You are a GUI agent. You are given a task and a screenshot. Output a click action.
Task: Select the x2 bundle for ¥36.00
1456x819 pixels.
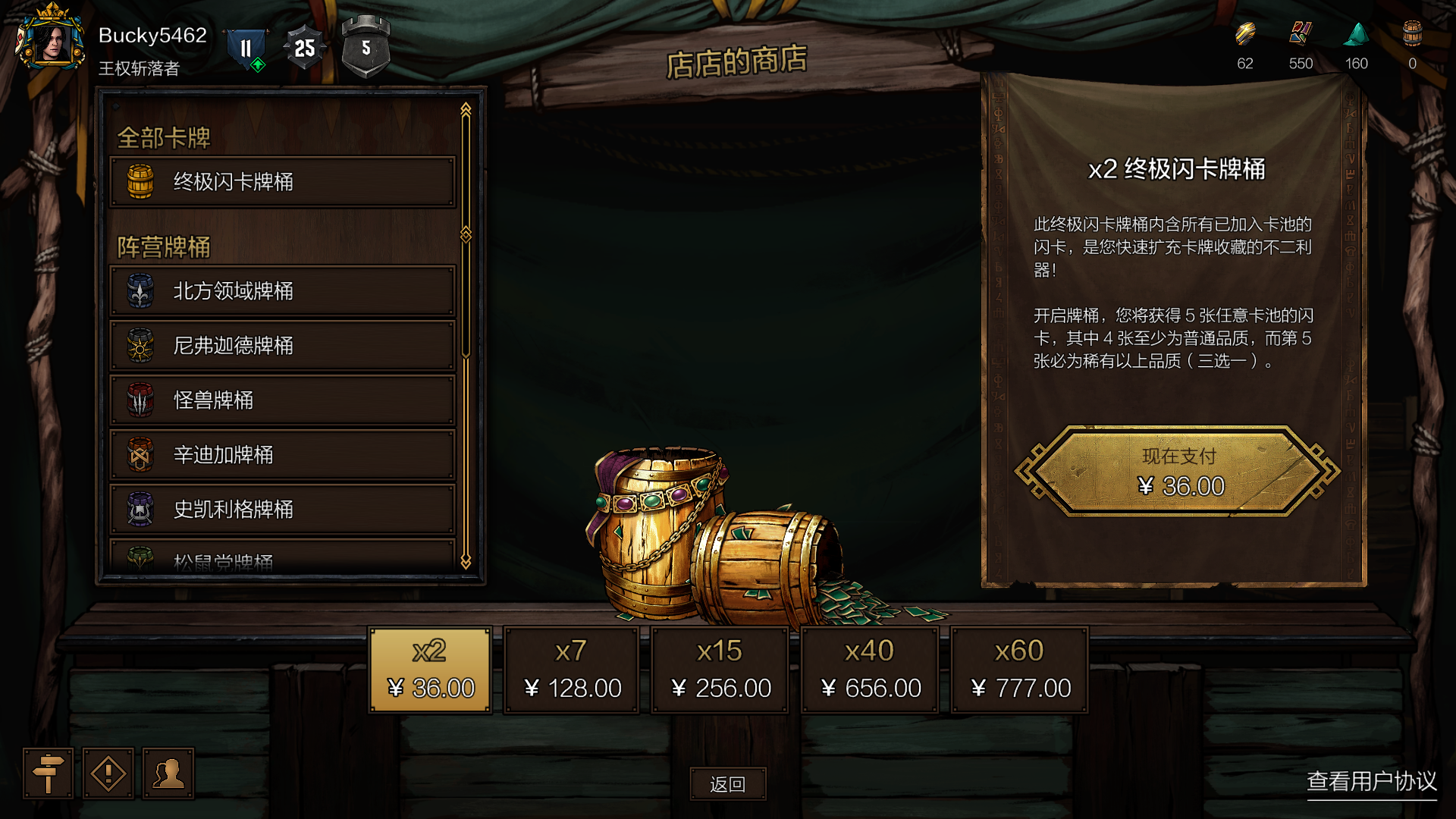[x=430, y=670]
